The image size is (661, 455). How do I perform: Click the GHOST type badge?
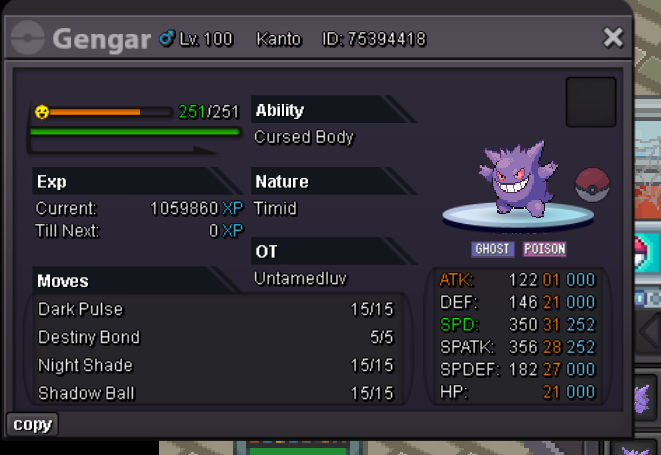click(492, 249)
